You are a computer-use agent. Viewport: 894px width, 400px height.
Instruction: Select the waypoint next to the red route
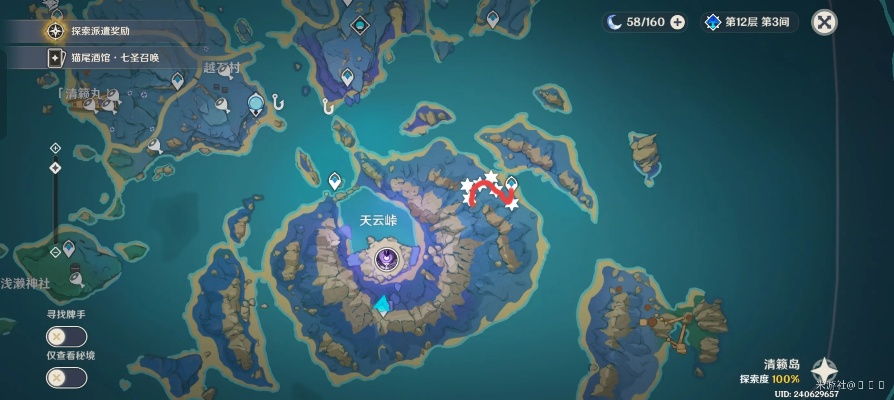(x=511, y=183)
